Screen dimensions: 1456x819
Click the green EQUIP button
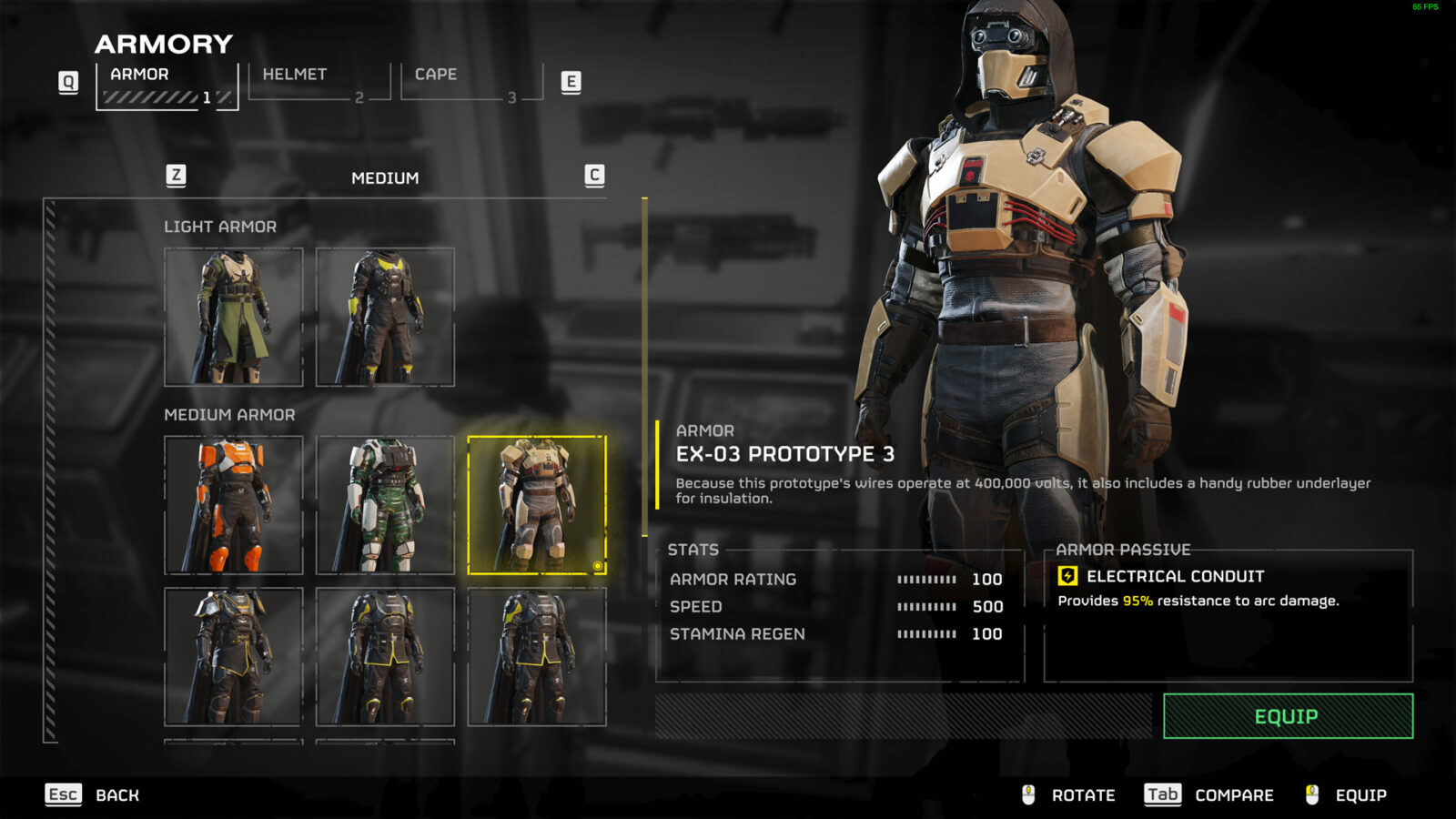1289,716
